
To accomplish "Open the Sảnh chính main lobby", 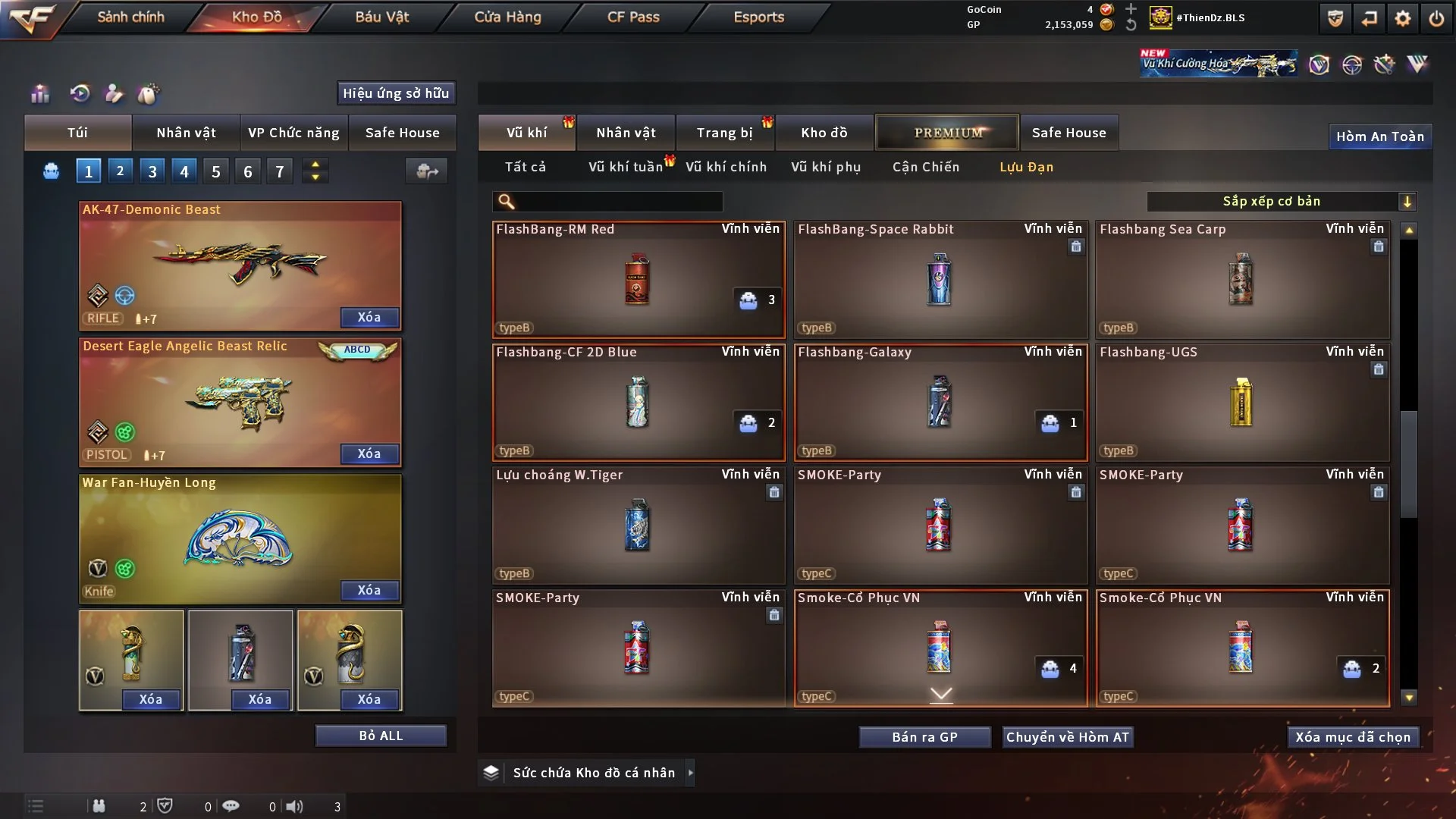I will tap(130, 17).
